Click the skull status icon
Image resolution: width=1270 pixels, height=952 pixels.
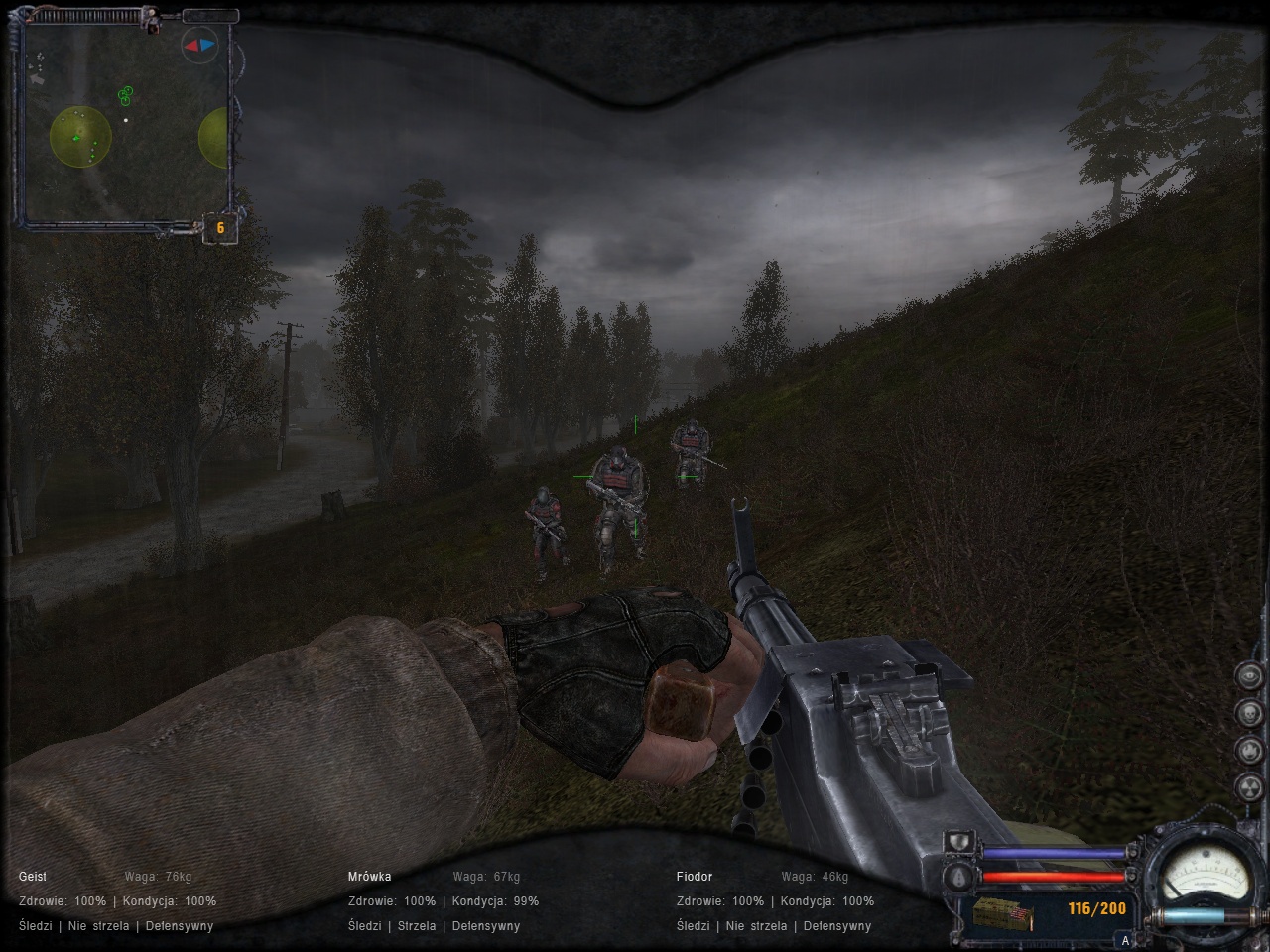(x=1249, y=713)
